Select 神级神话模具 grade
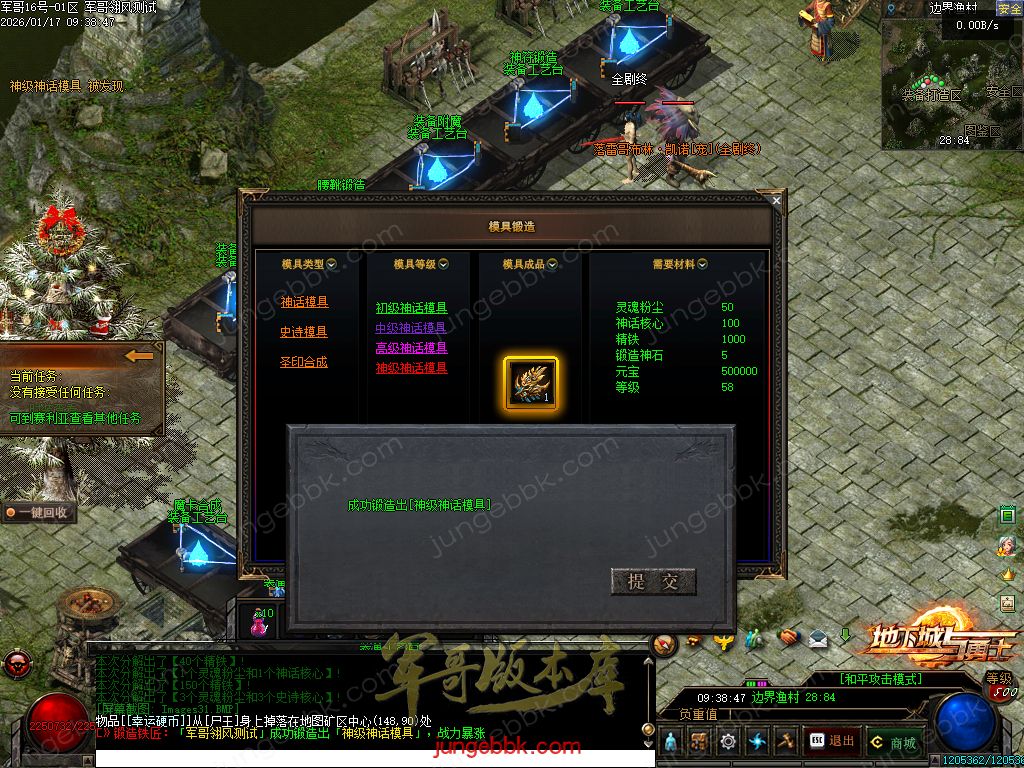 coord(411,368)
